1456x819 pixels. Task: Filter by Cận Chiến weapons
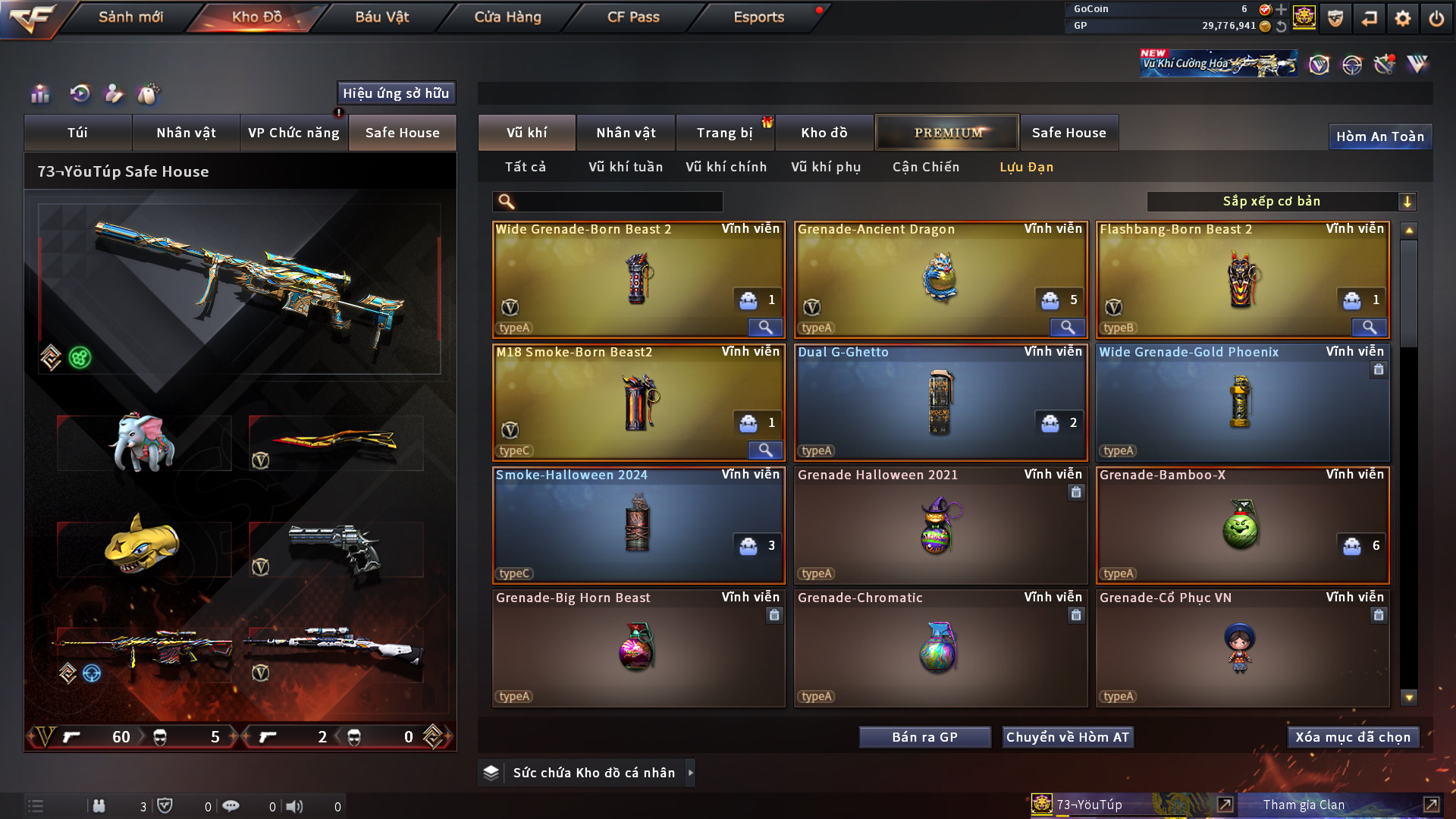(925, 167)
